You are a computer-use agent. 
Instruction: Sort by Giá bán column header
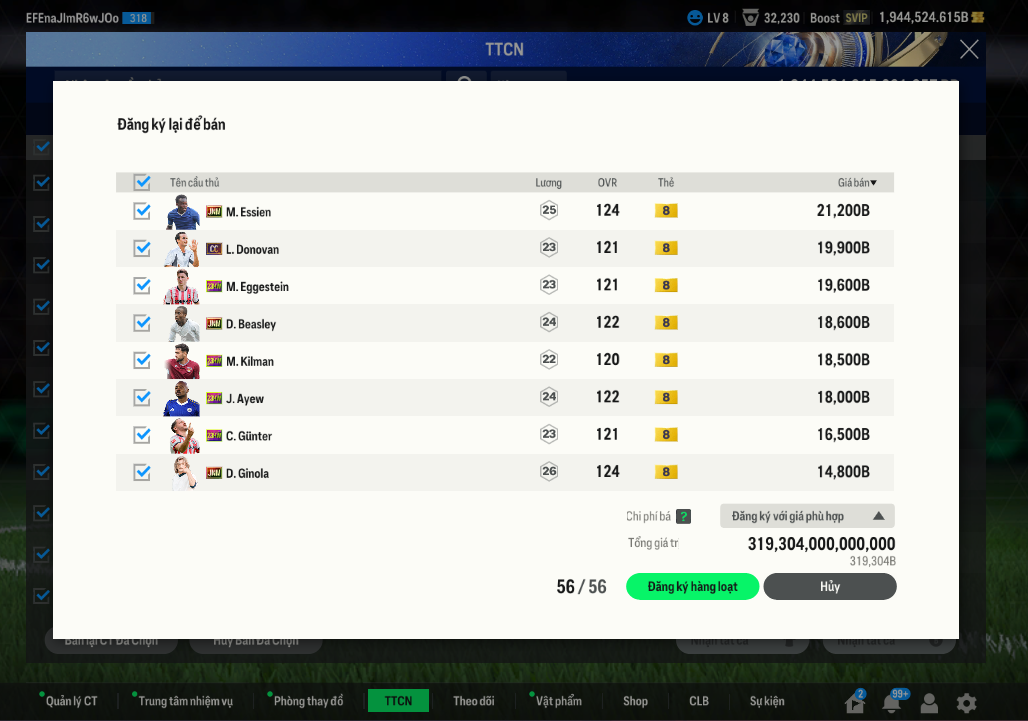click(856, 183)
